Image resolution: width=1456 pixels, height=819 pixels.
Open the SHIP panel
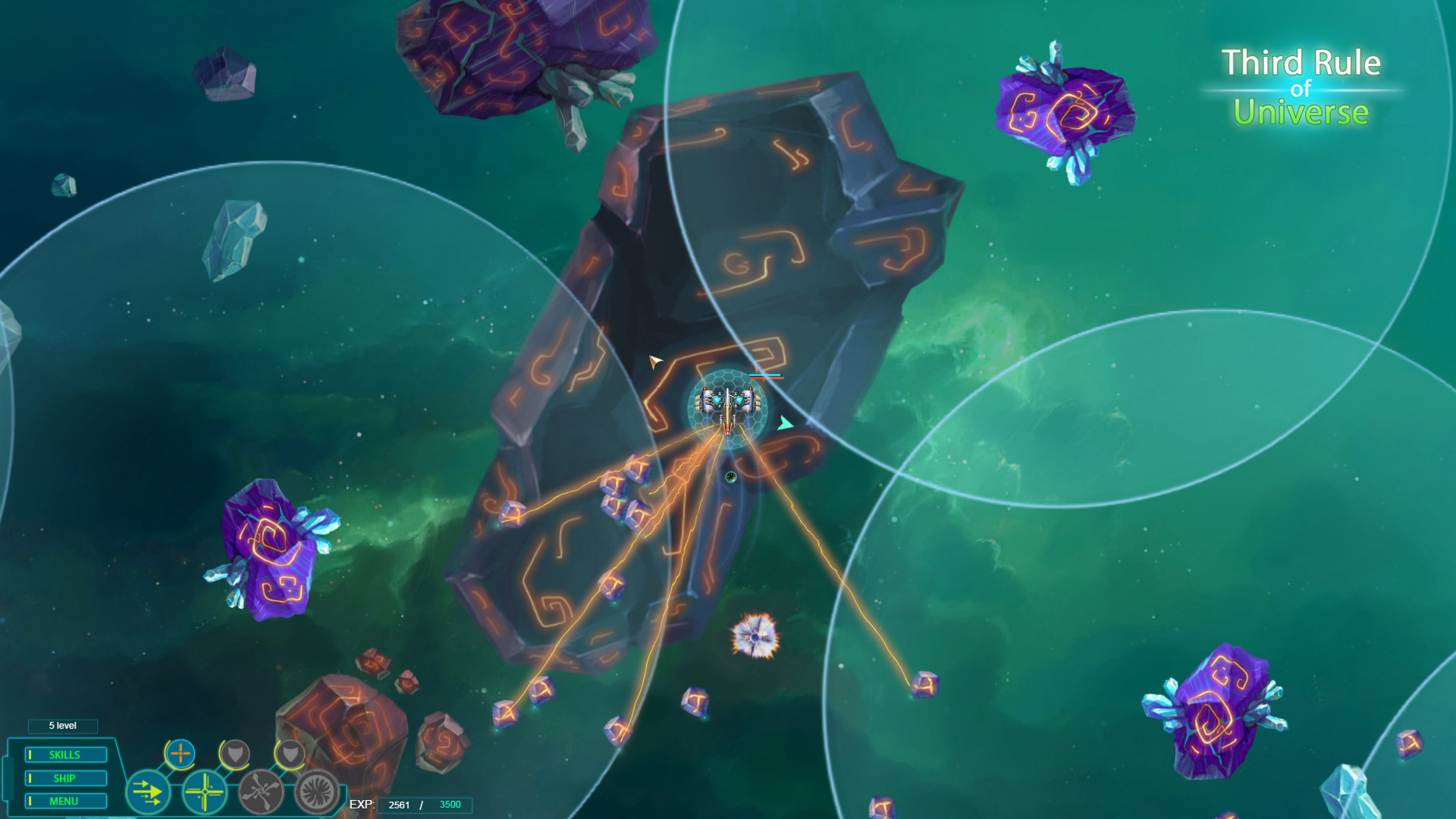[65, 777]
